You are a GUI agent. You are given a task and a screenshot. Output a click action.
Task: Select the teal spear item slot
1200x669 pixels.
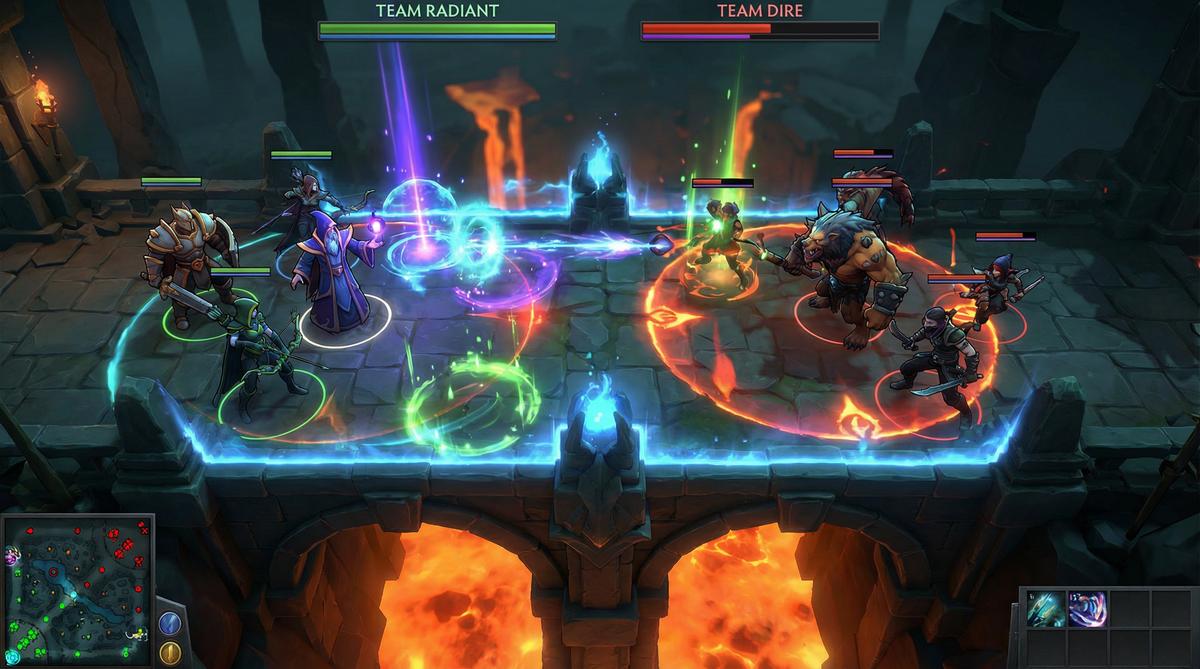1046,609
